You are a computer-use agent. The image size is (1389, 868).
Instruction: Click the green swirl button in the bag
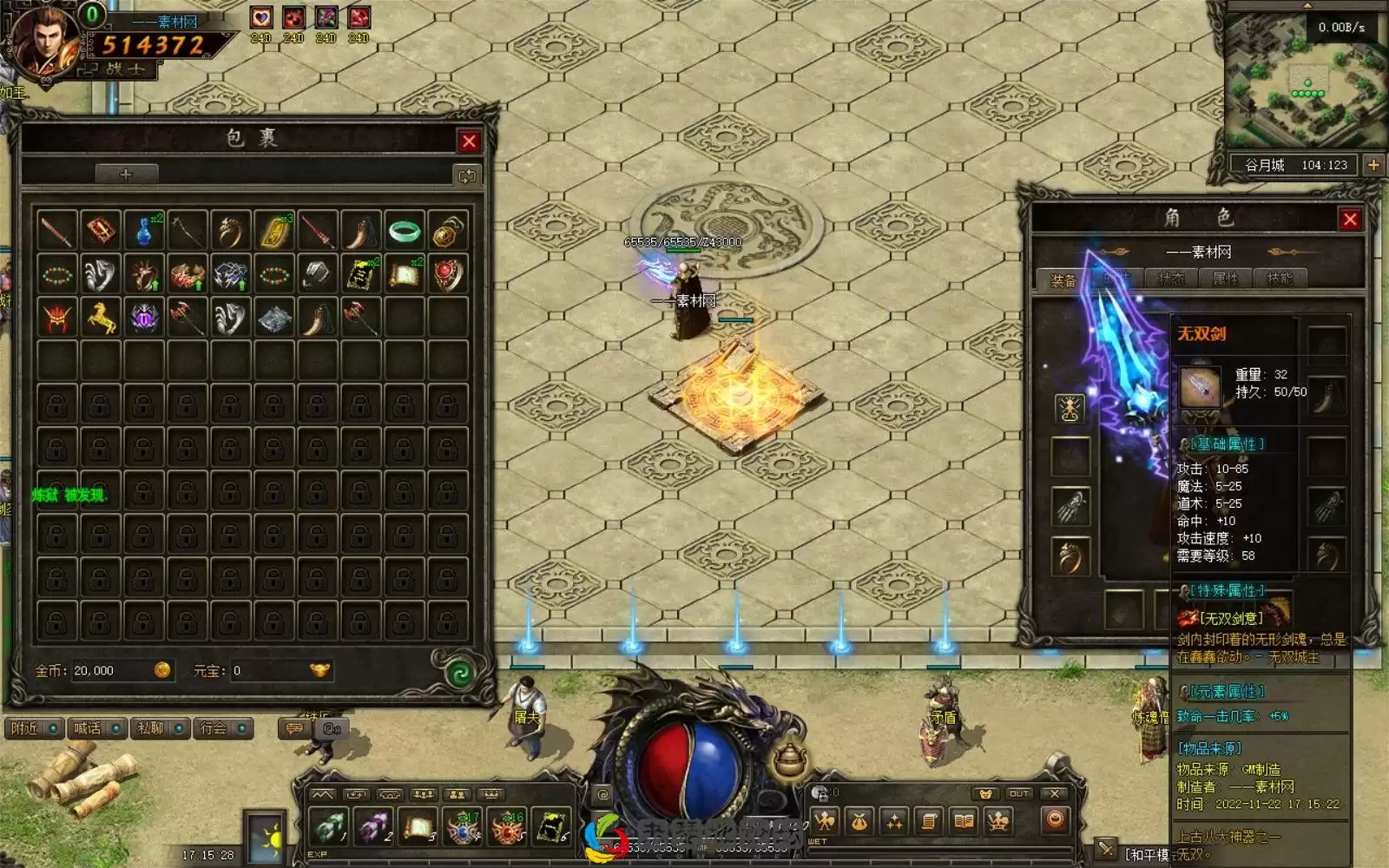(457, 672)
